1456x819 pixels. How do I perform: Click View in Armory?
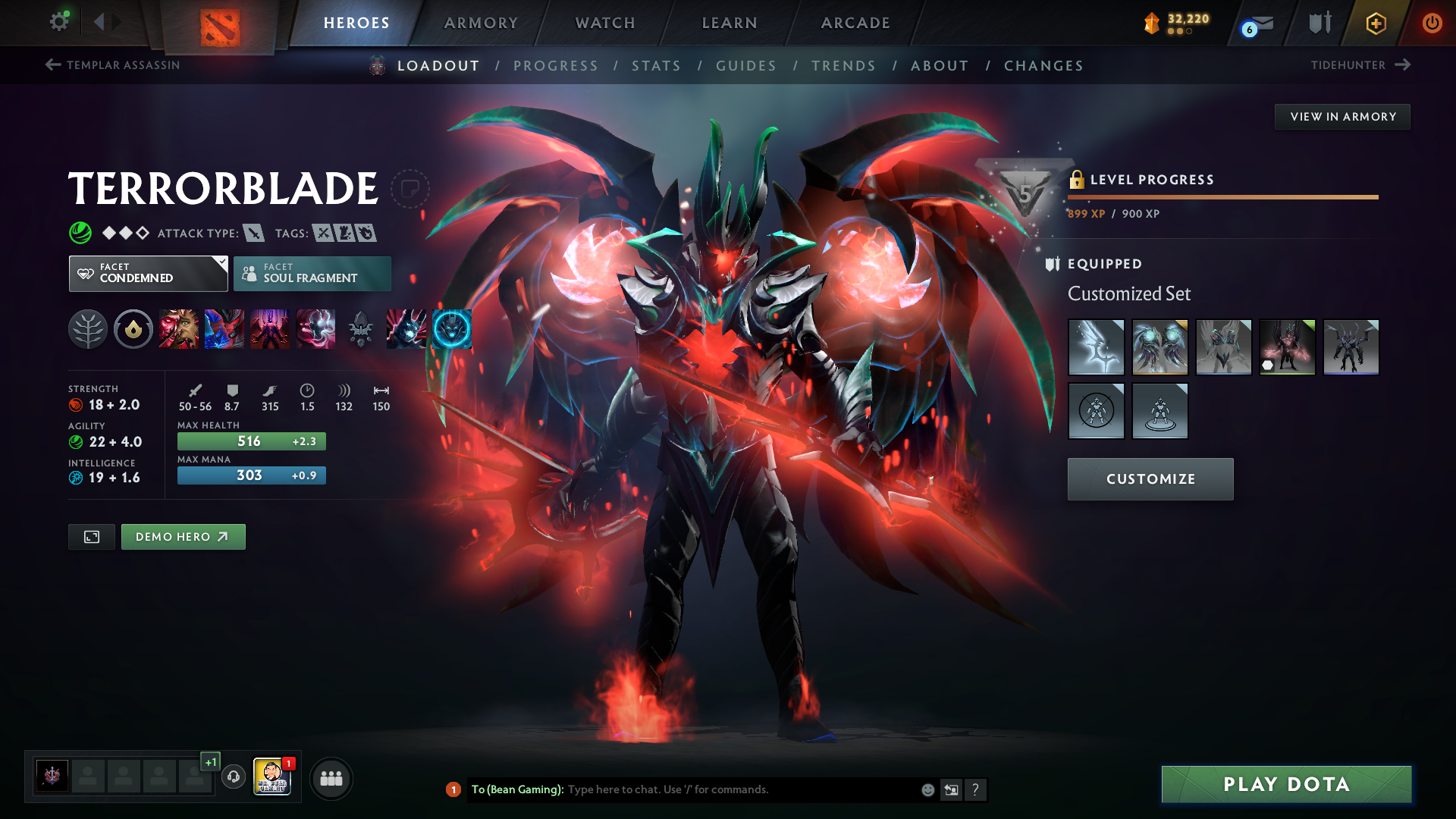point(1342,117)
